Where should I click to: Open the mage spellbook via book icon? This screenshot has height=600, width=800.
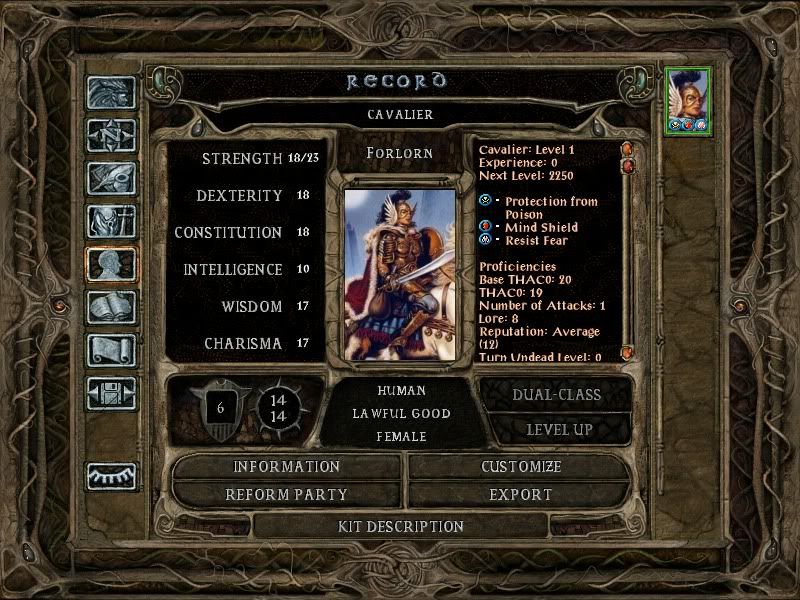pos(111,307)
